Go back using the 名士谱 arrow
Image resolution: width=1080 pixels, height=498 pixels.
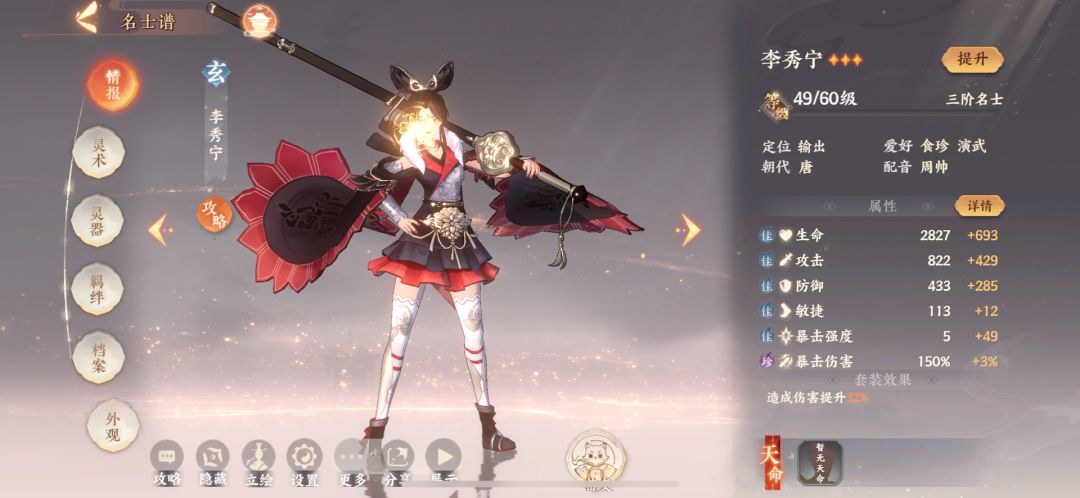tap(87, 19)
